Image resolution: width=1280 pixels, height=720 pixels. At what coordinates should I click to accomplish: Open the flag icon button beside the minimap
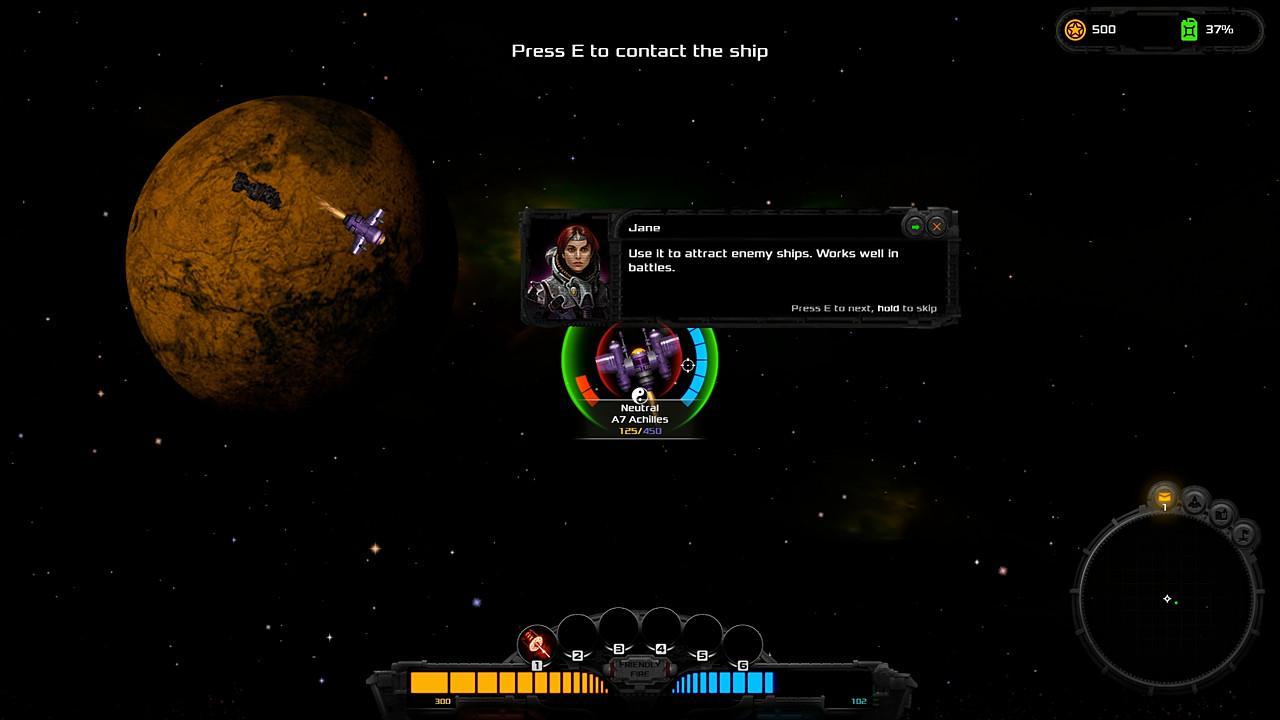pyautogui.click(x=1244, y=534)
